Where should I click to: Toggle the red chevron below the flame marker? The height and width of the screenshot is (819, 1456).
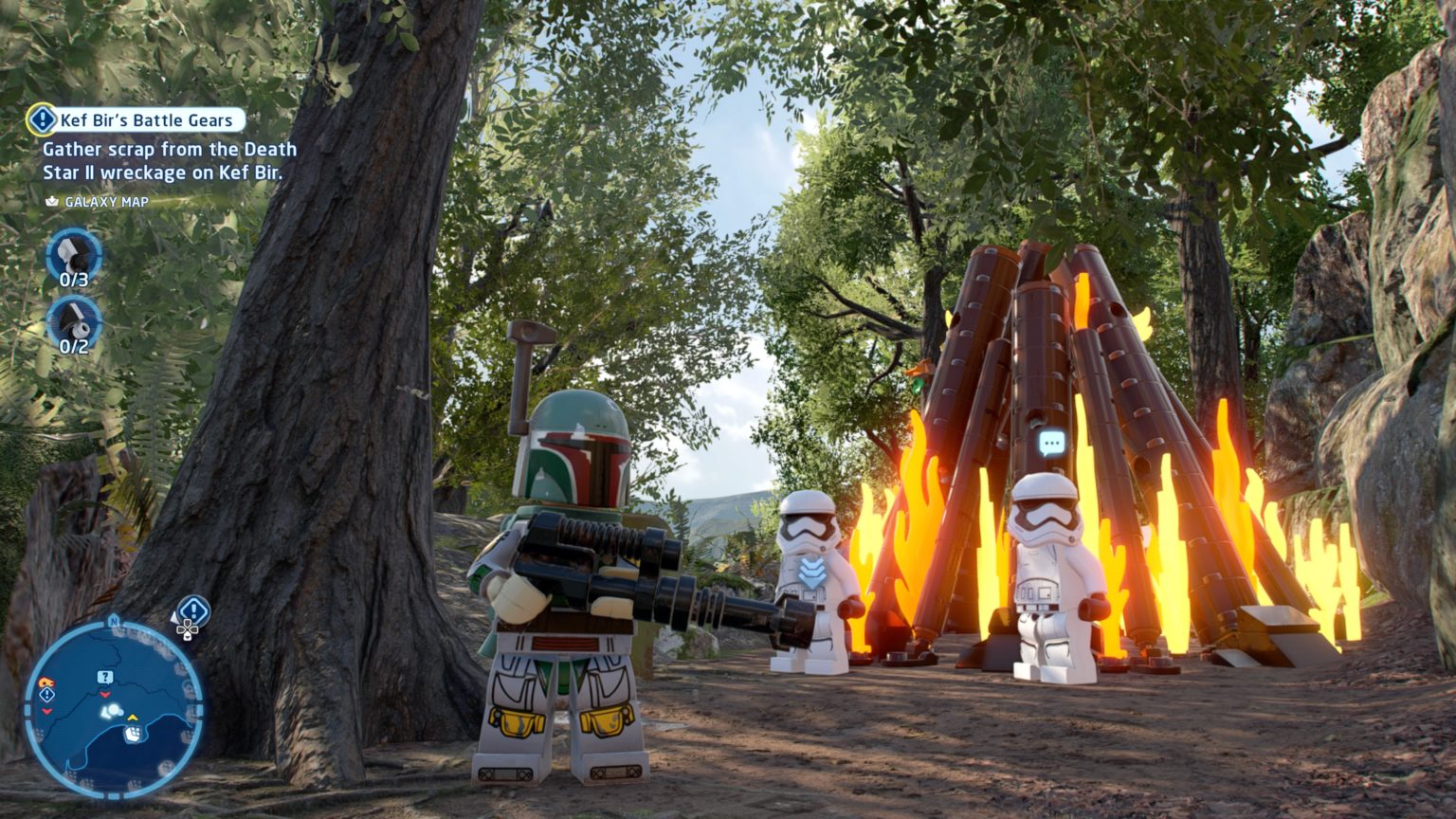(46, 711)
